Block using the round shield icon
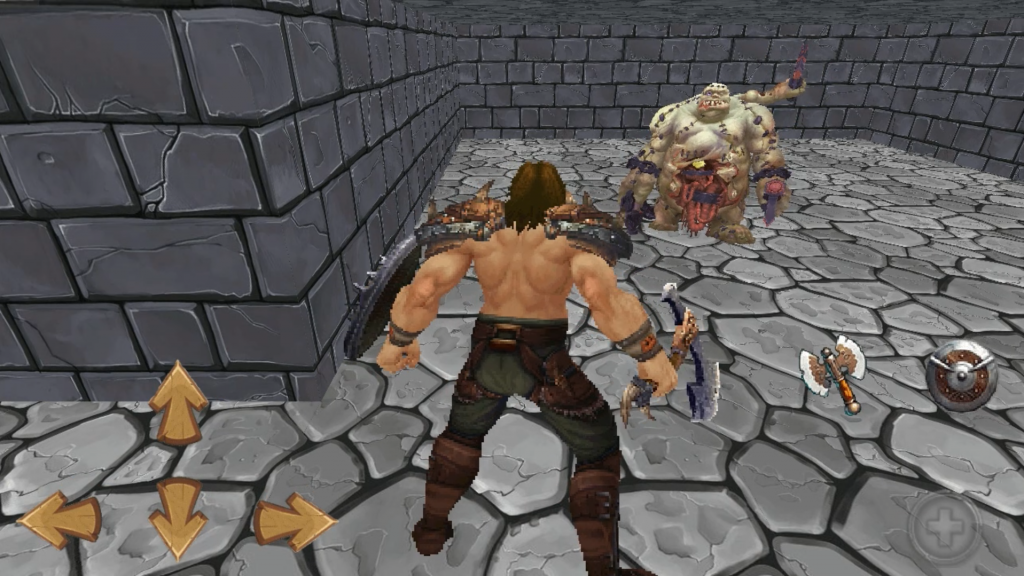The width and height of the screenshot is (1024, 576). point(959,375)
